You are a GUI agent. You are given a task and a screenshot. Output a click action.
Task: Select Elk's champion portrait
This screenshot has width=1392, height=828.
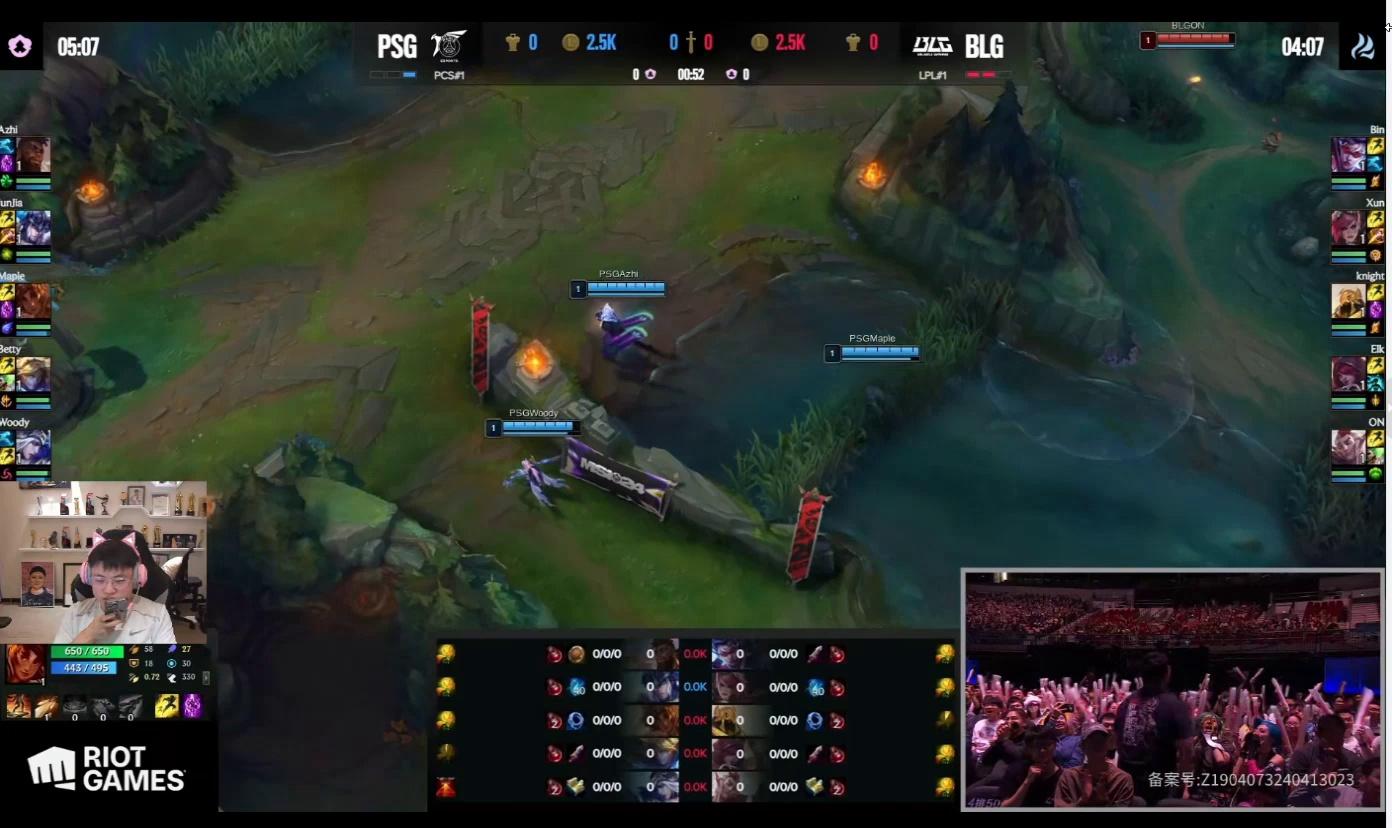(1348, 374)
